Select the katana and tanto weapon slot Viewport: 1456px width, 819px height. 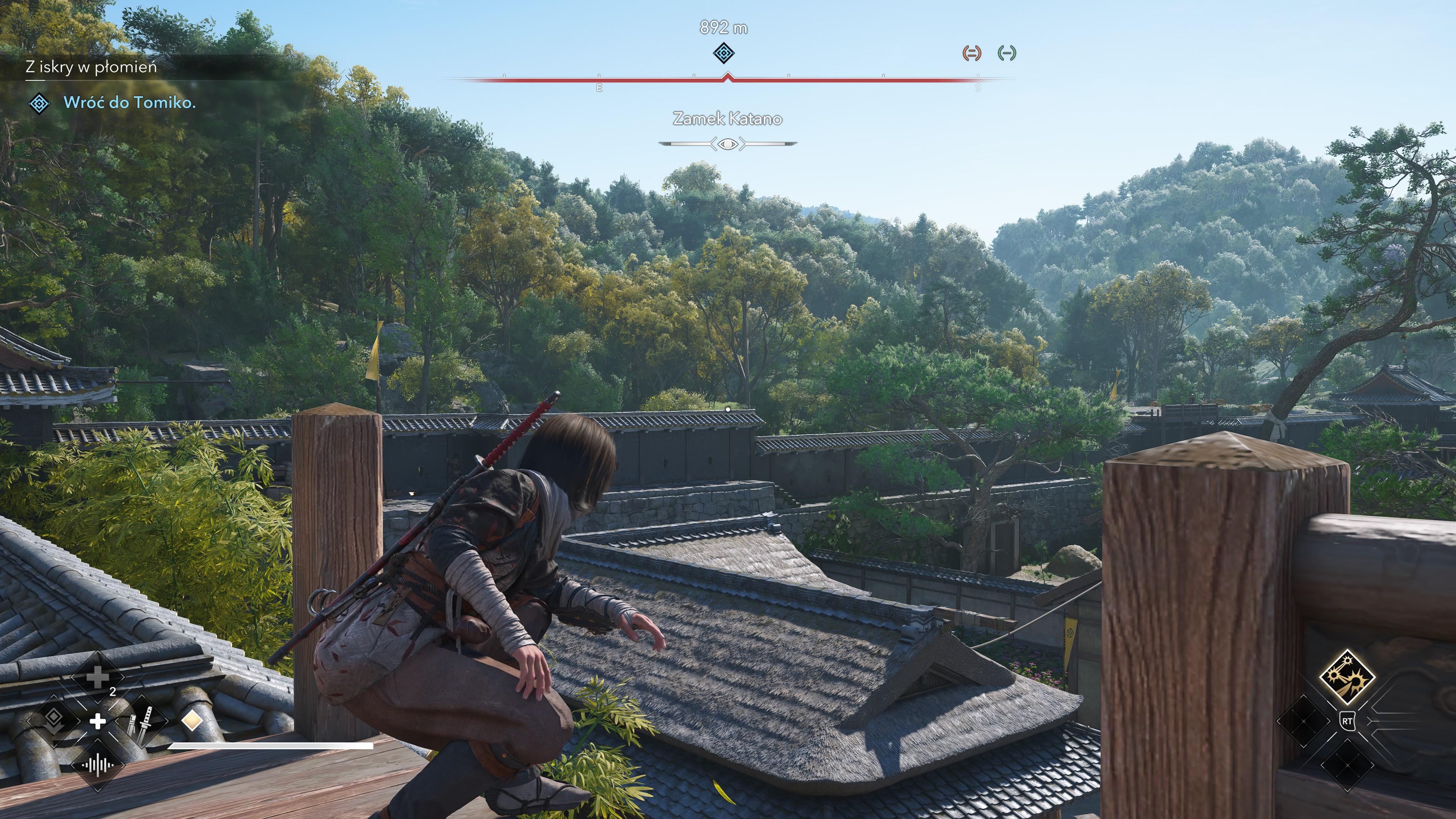click(140, 721)
